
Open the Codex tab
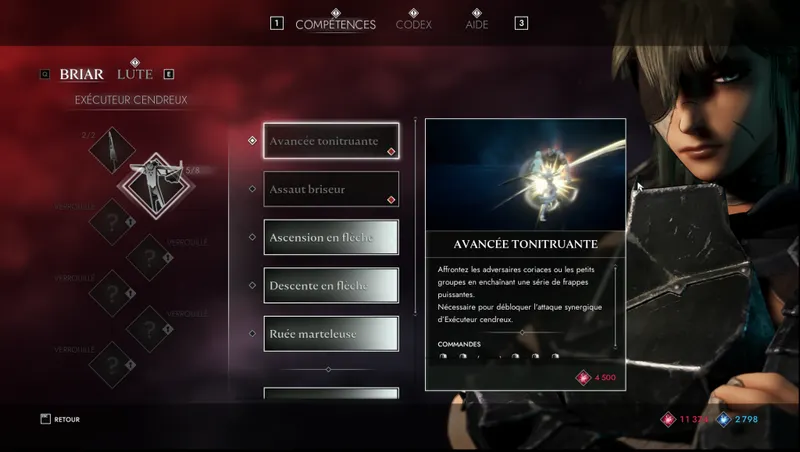[x=413, y=24]
